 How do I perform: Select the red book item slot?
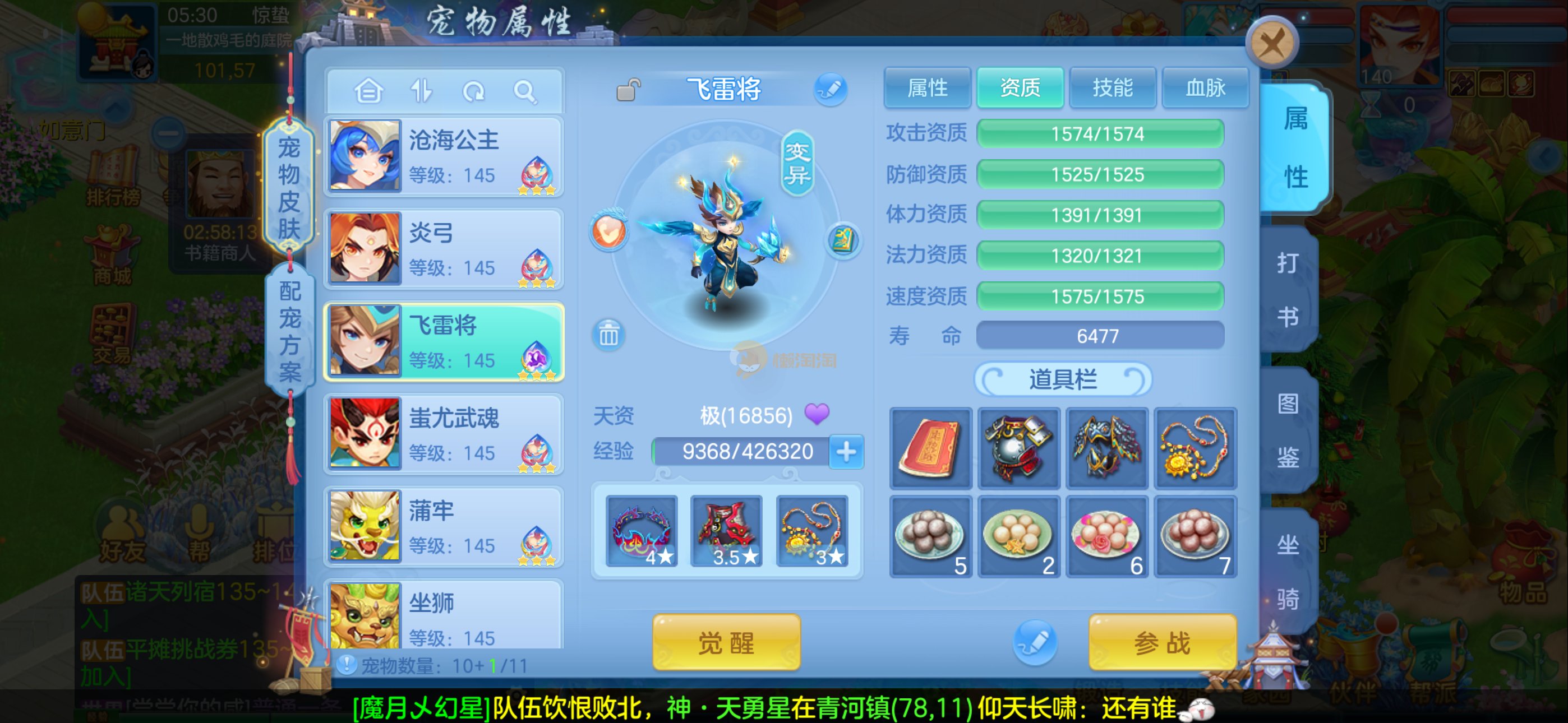coord(929,448)
